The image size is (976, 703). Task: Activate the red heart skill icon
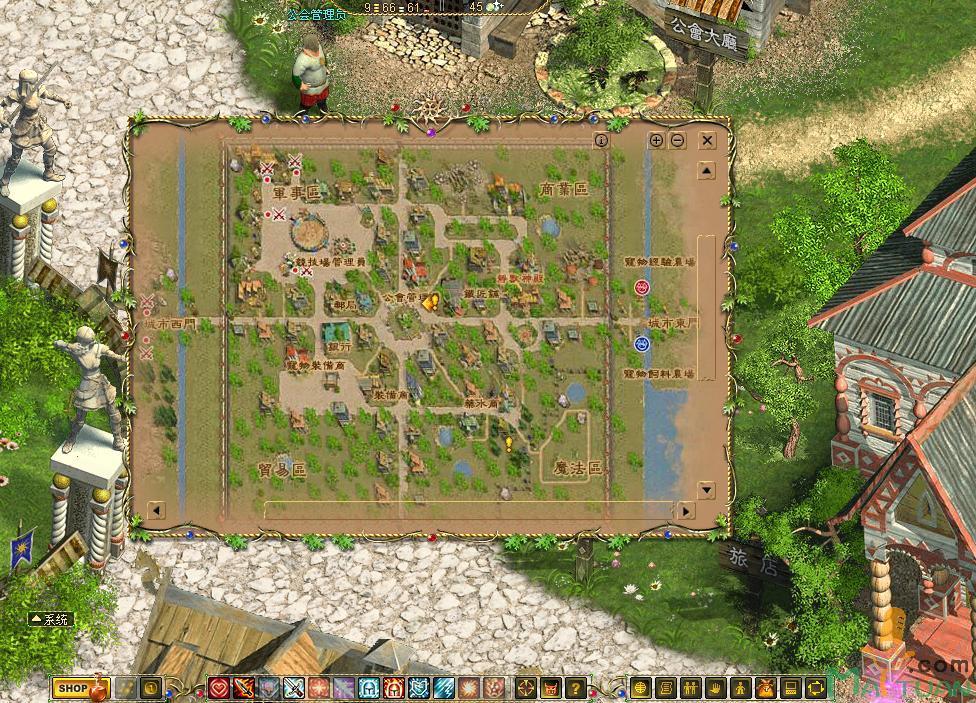219,688
